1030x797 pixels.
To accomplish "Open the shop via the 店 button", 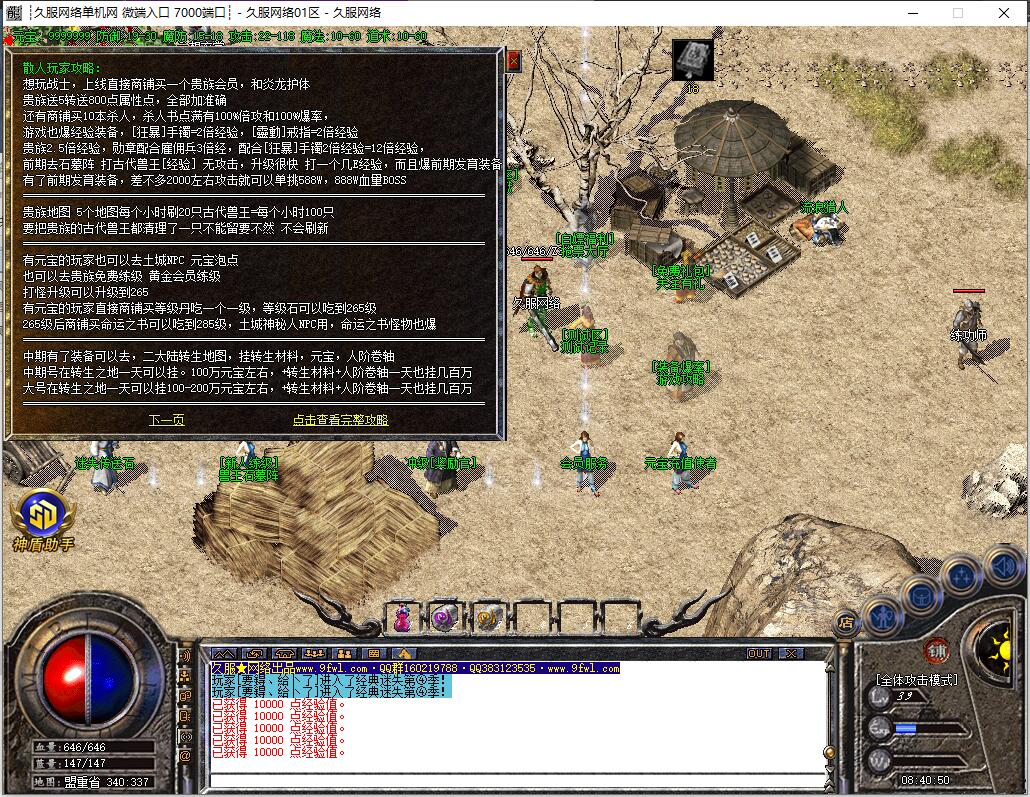I will click(845, 622).
